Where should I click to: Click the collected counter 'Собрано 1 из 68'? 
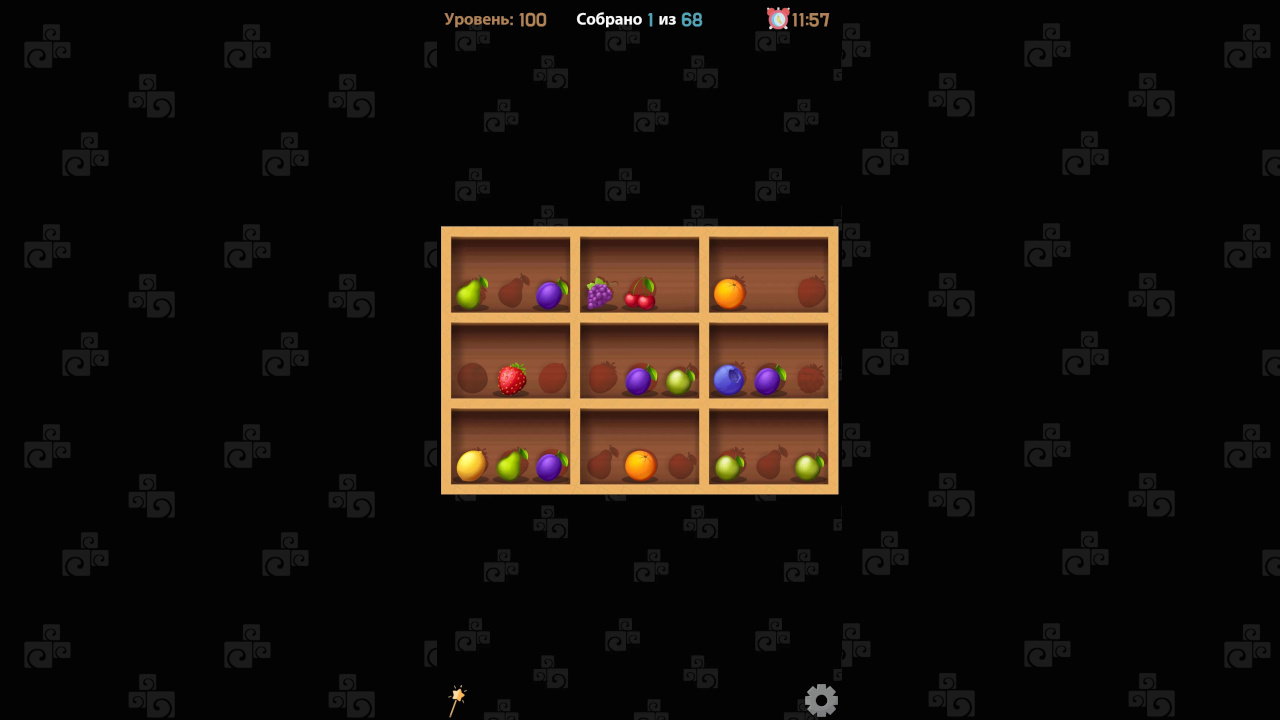640,19
